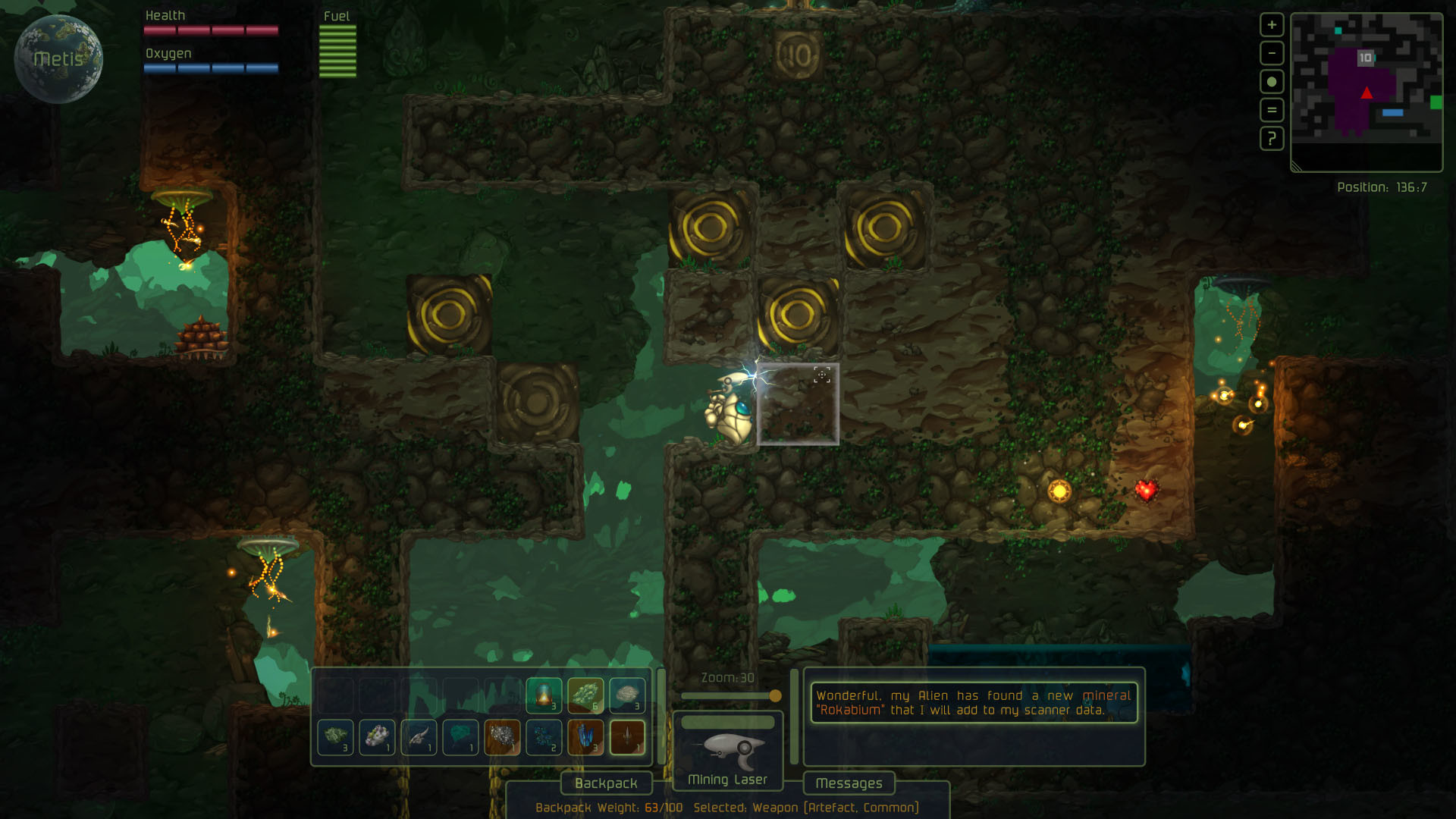
Task: Select the green mineral stack of 6
Action: click(x=587, y=694)
